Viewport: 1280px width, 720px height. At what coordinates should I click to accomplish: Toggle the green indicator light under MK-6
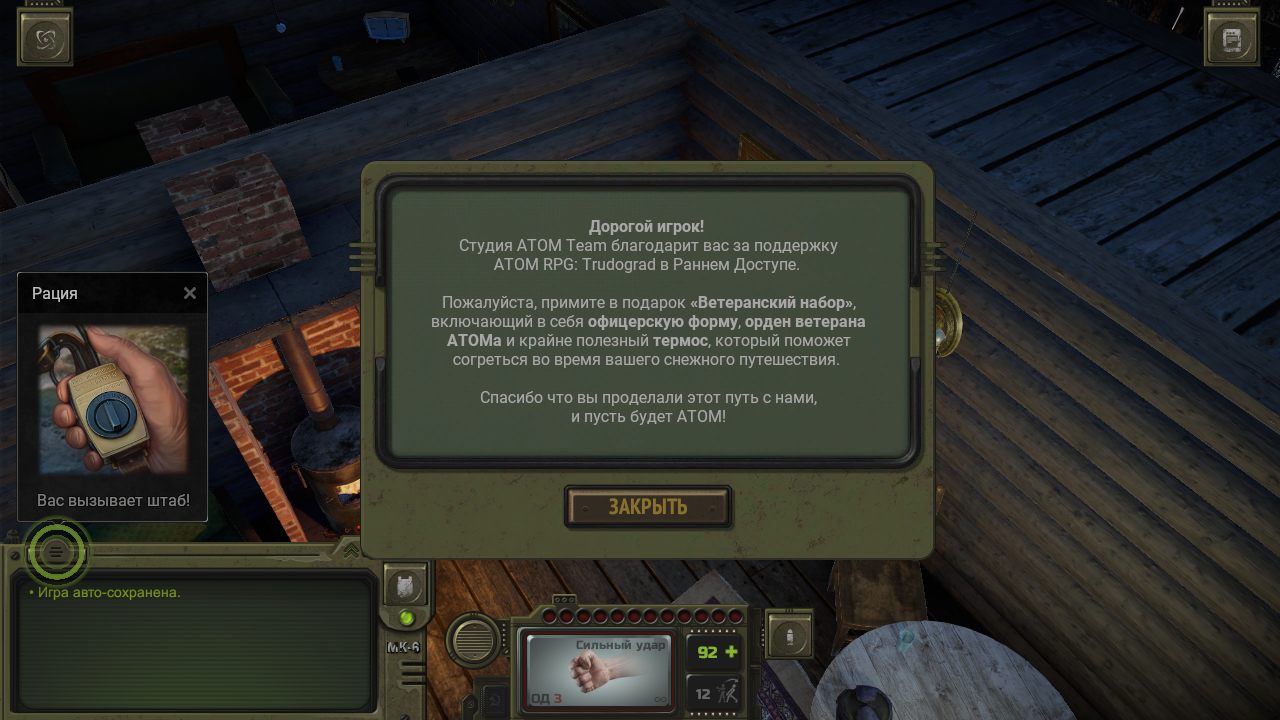point(406,618)
